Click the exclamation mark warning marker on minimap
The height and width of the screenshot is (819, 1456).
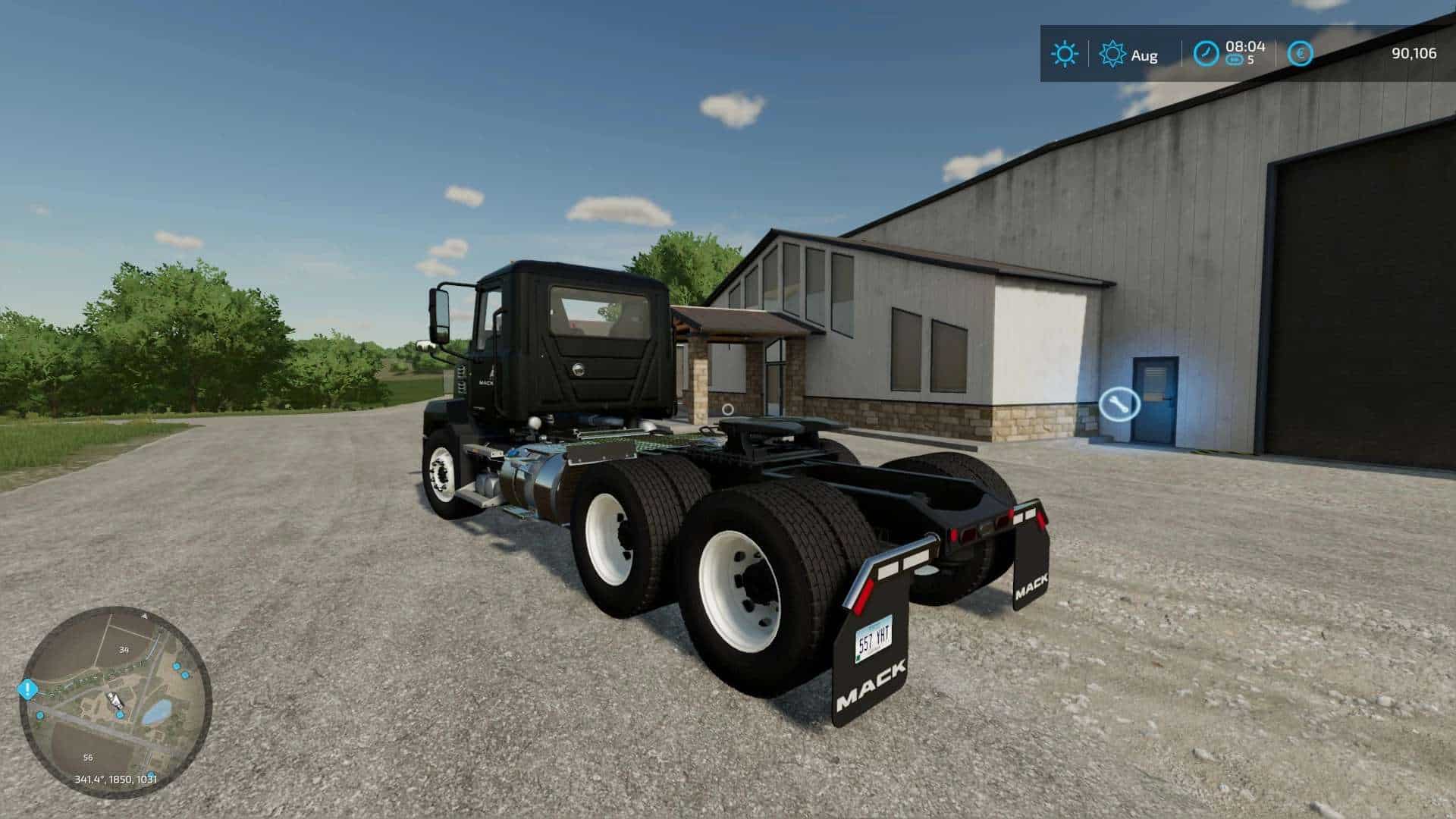[x=27, y=687]
